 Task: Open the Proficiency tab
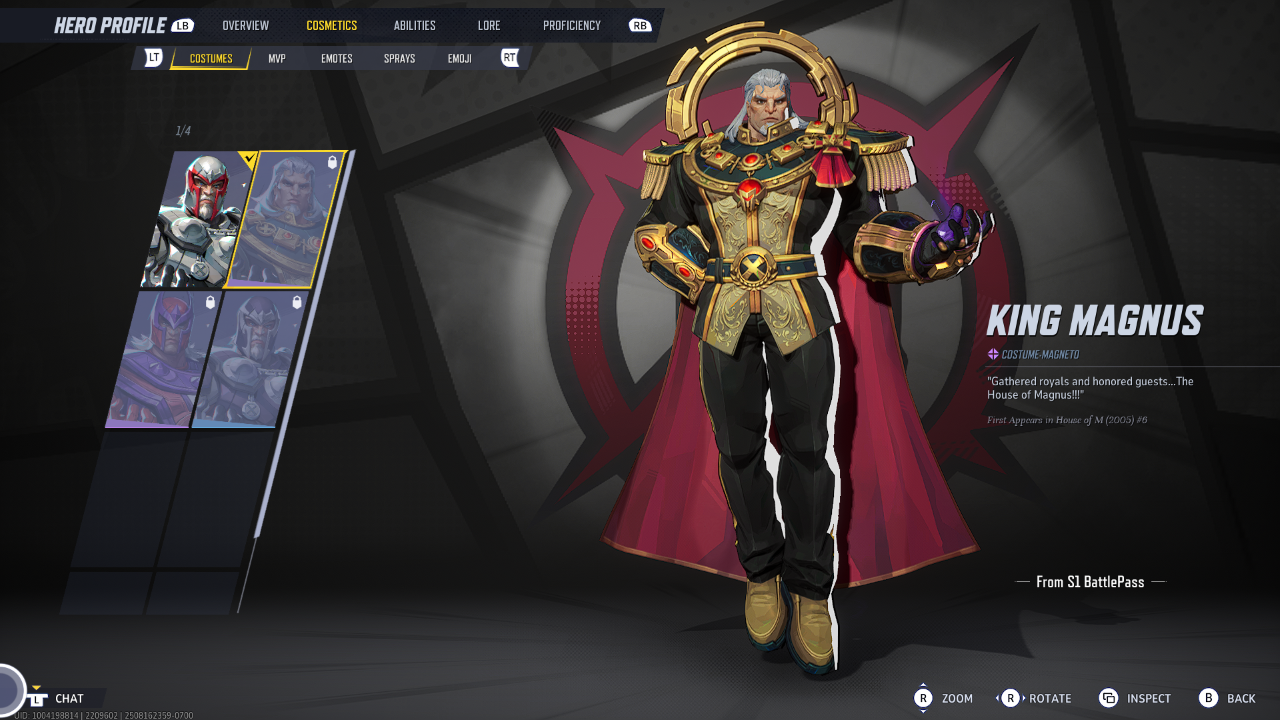(x=572, y=26)
